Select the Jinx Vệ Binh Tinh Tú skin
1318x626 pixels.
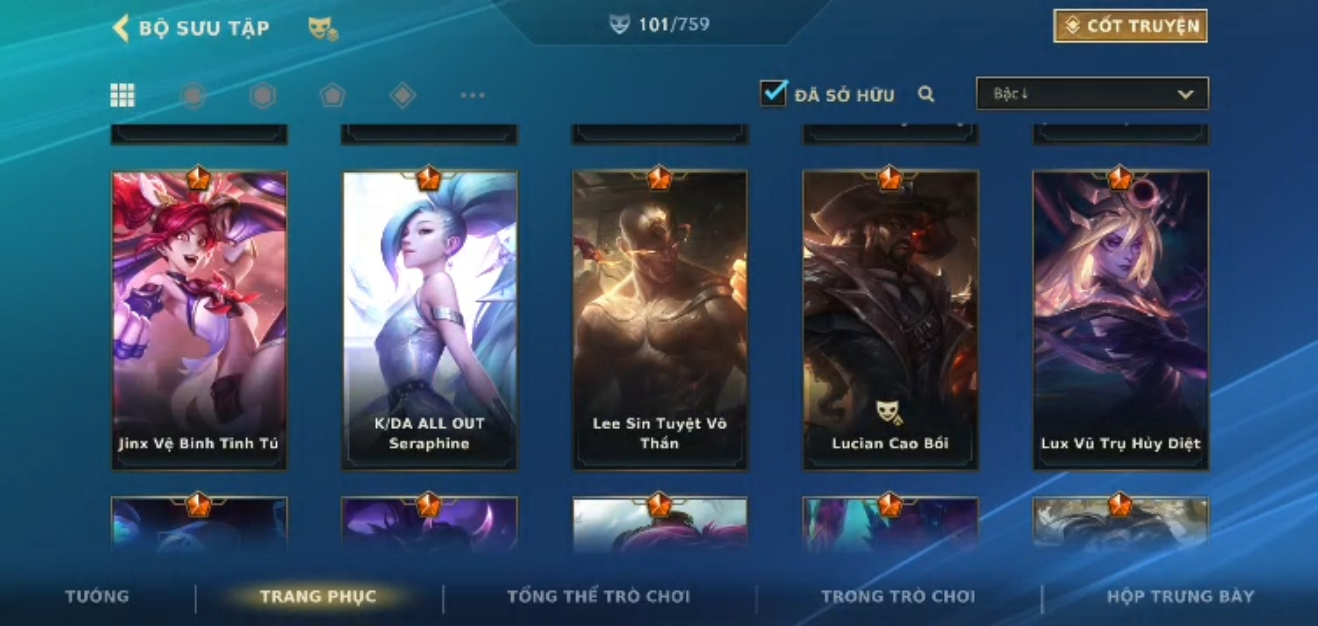(199, 320)
